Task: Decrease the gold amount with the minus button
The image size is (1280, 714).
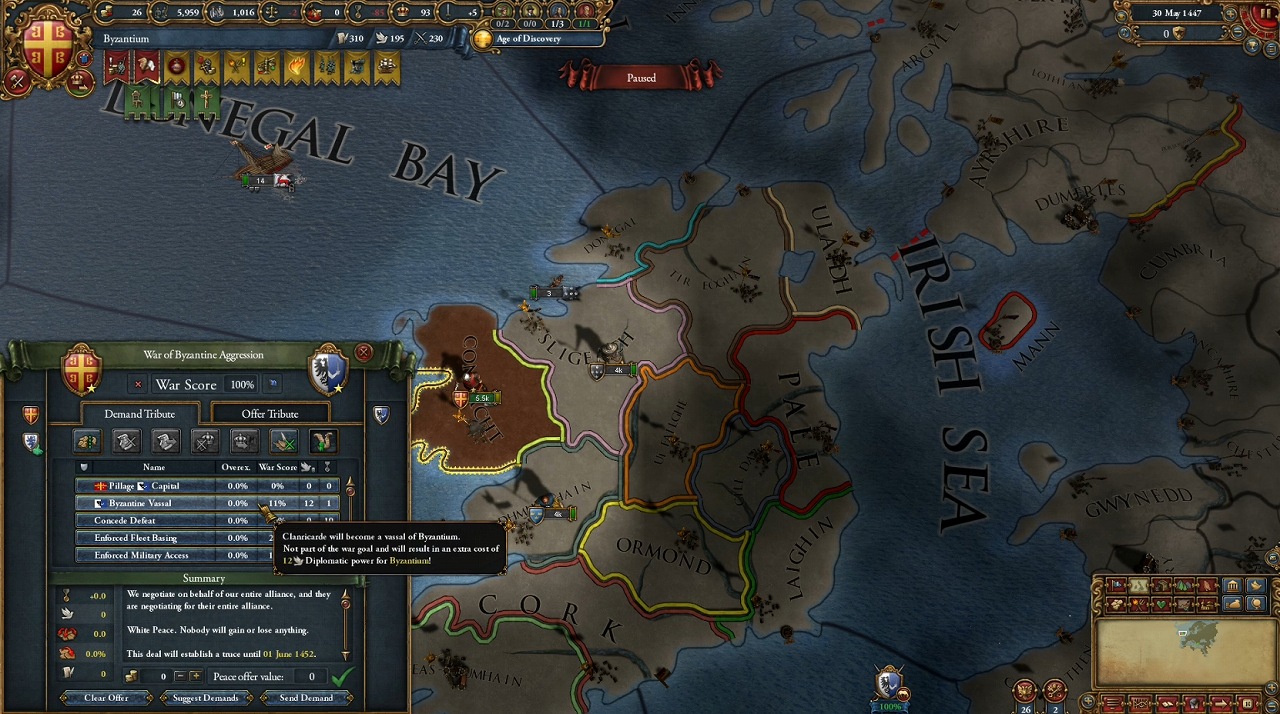Action: (179, 677)
